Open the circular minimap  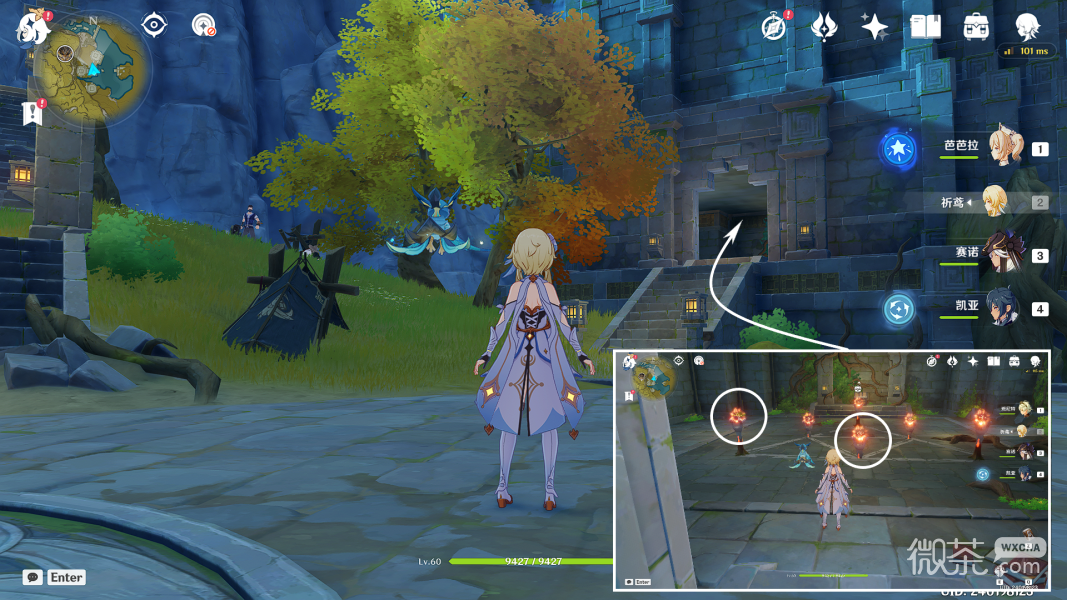click(93, 66)
